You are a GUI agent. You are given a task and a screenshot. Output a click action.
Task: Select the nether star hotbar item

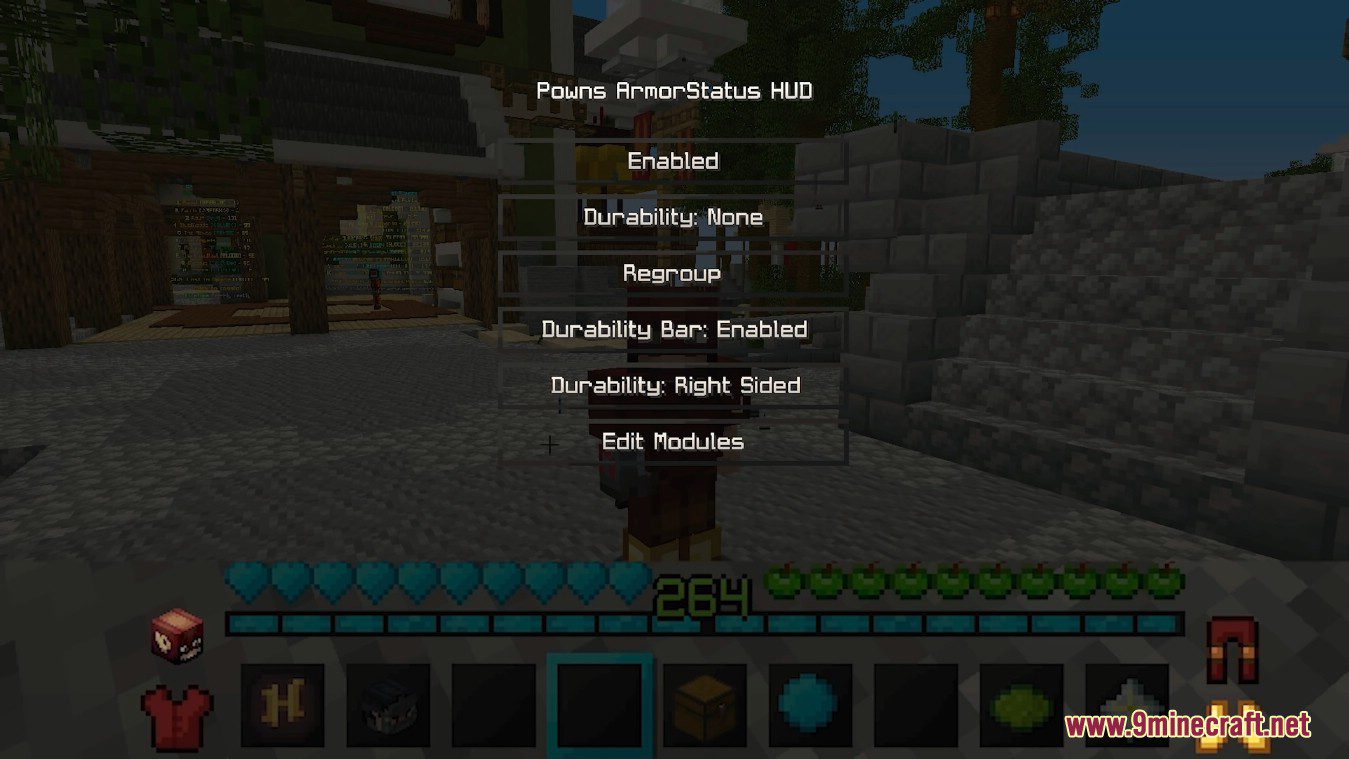(x=1123, y=704)
